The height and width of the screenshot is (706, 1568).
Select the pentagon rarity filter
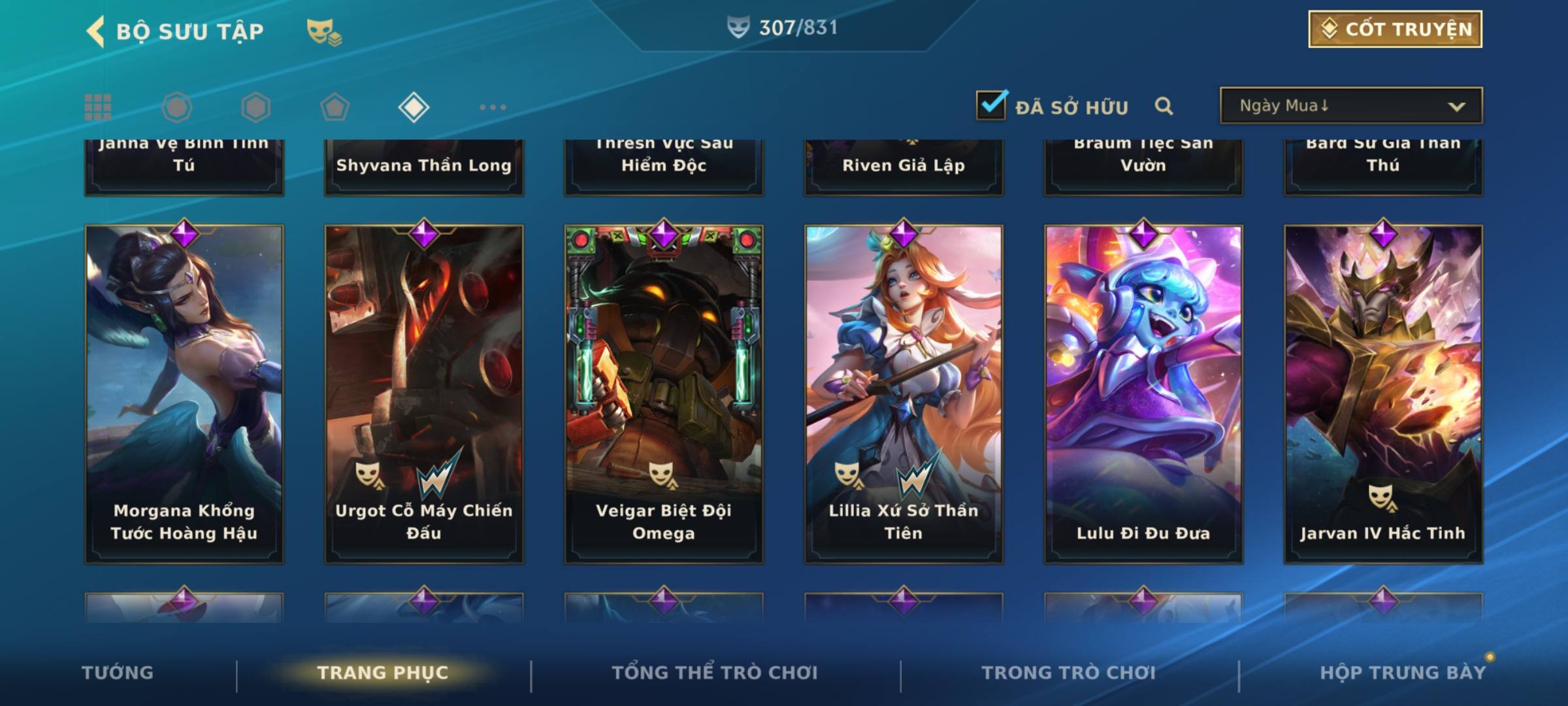coord(335,107)
